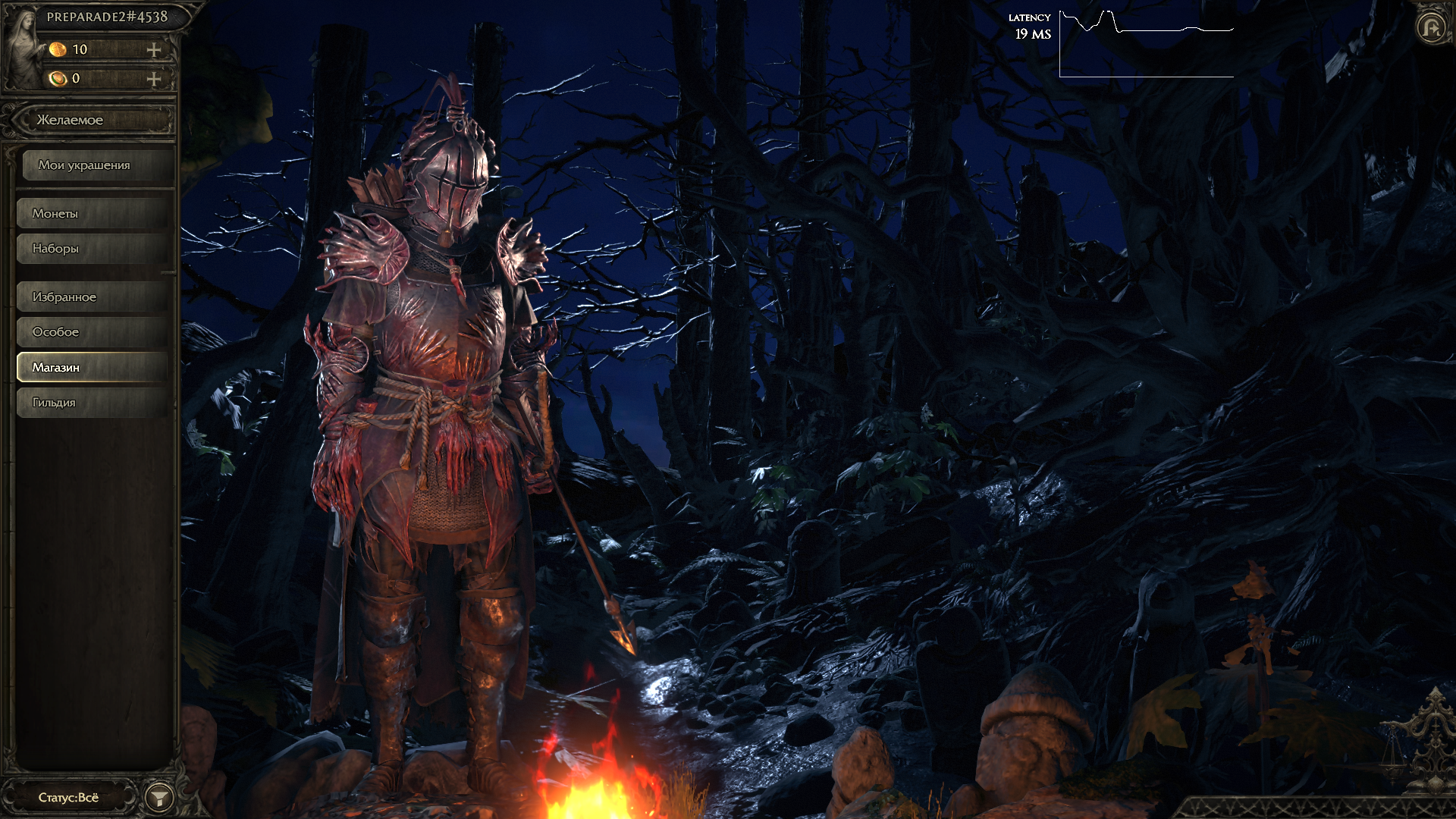Screen dimensions: 1456x819
Task: Choose the Наборы bundles section
Action: [x=93, y=249]
